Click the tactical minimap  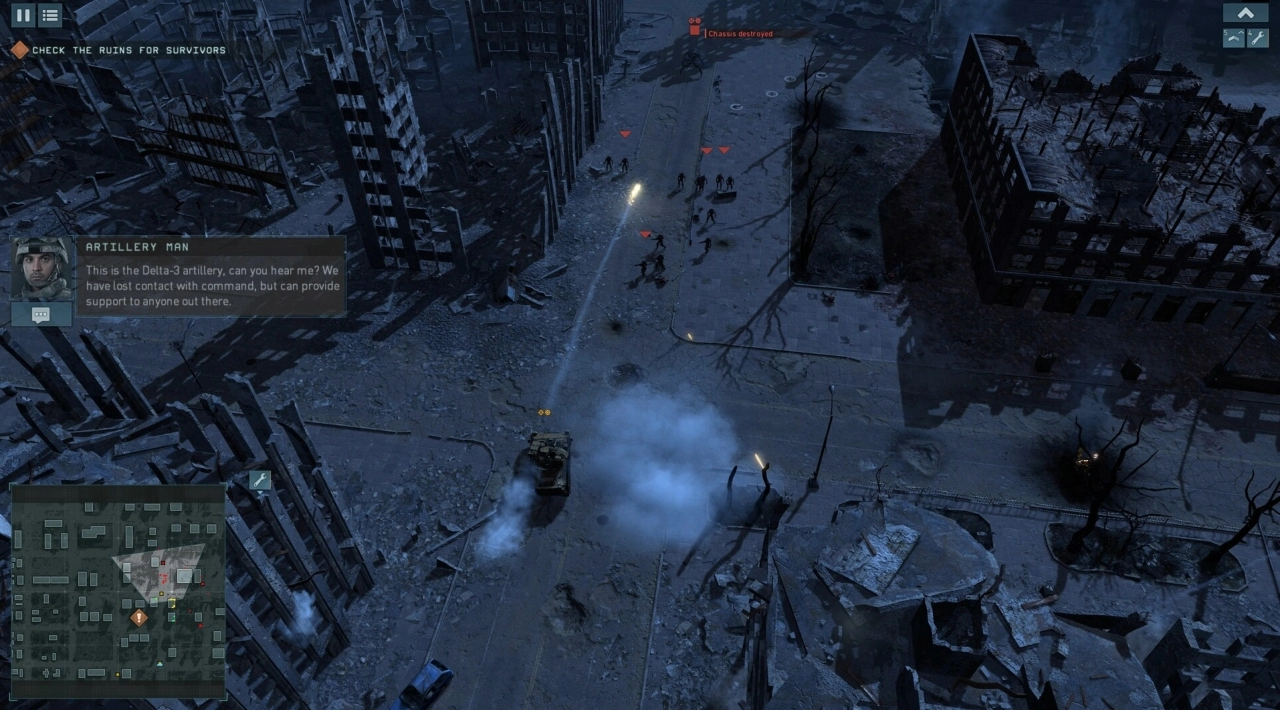click(x=118, y=590)
